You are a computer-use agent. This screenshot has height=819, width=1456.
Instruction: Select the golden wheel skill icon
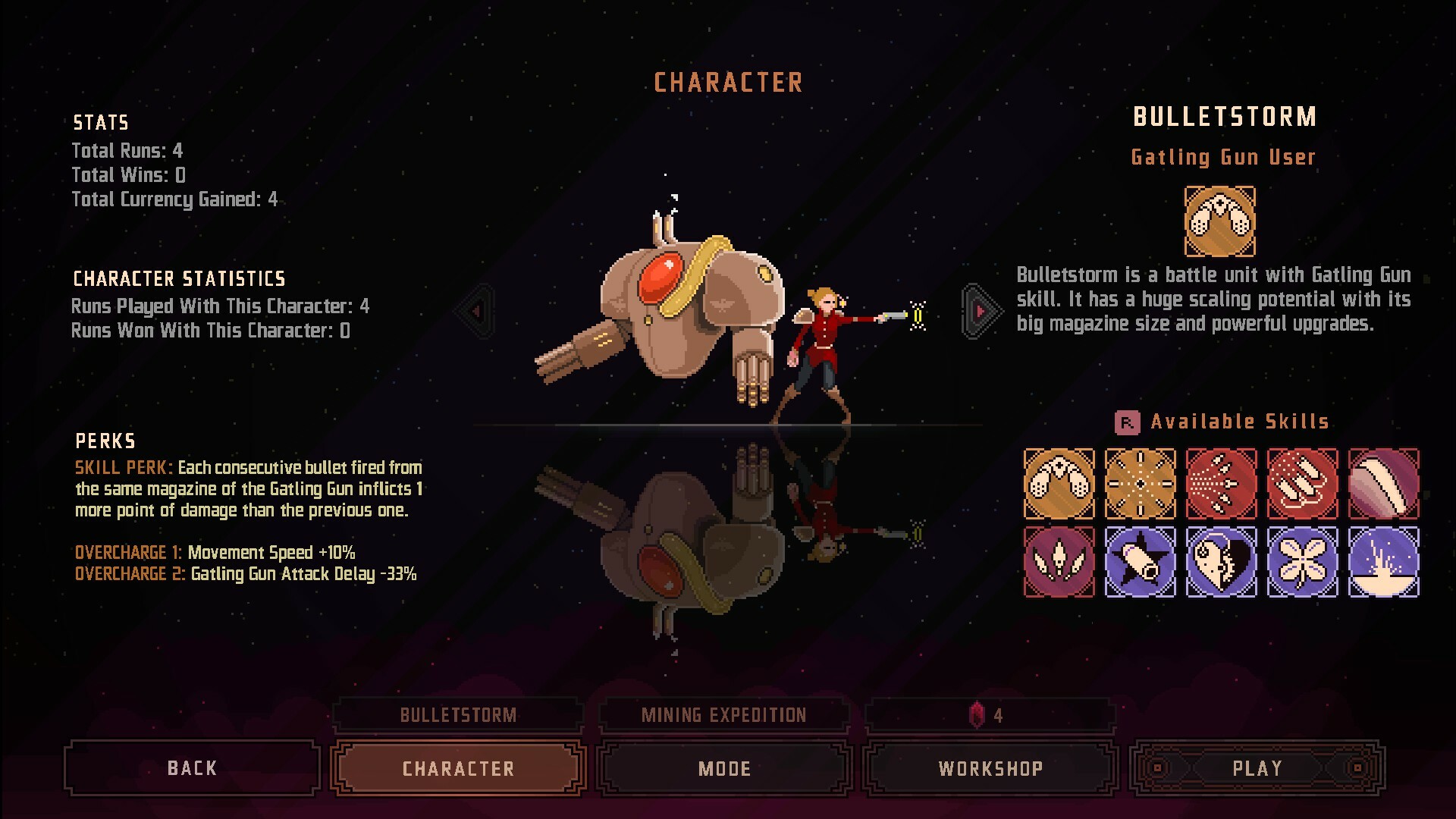tap(1140, 483)
